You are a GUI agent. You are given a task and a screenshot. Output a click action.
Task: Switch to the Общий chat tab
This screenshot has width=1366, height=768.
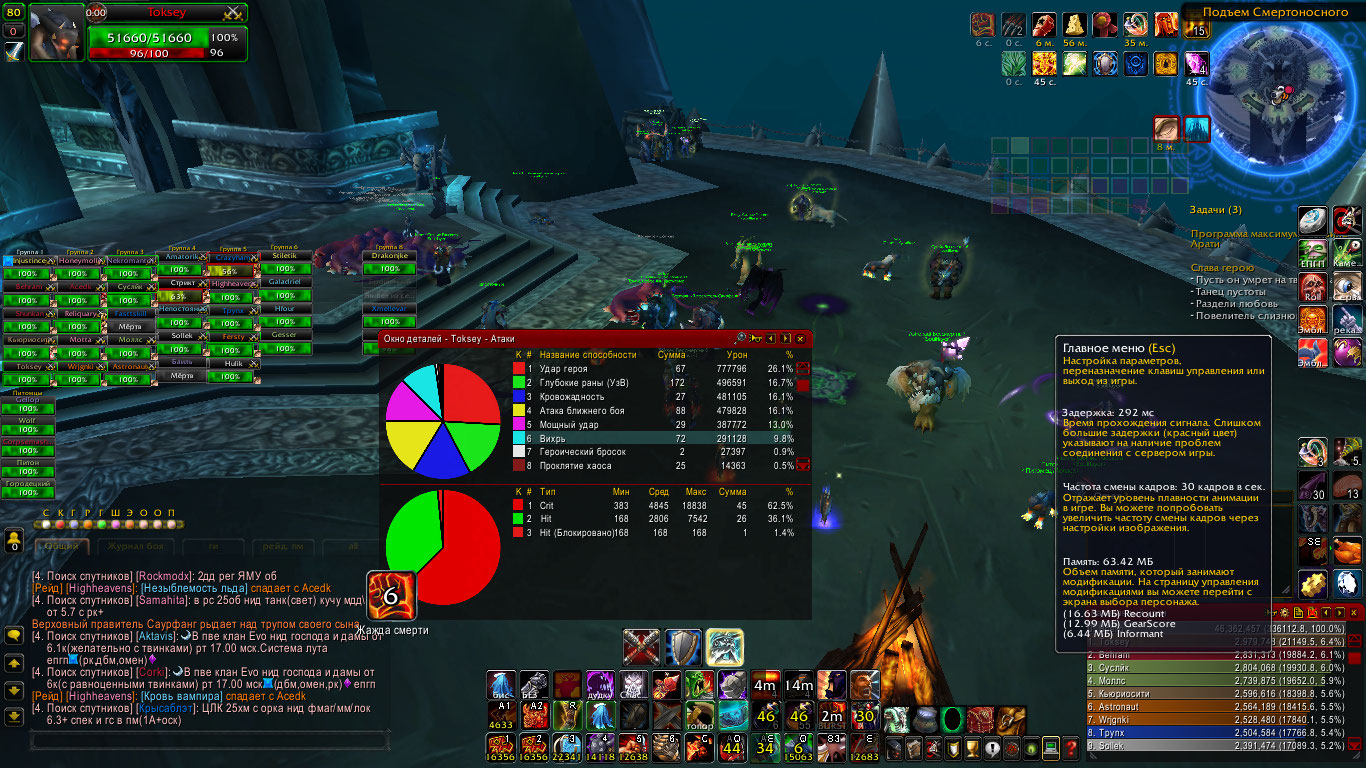click(62, 547)
